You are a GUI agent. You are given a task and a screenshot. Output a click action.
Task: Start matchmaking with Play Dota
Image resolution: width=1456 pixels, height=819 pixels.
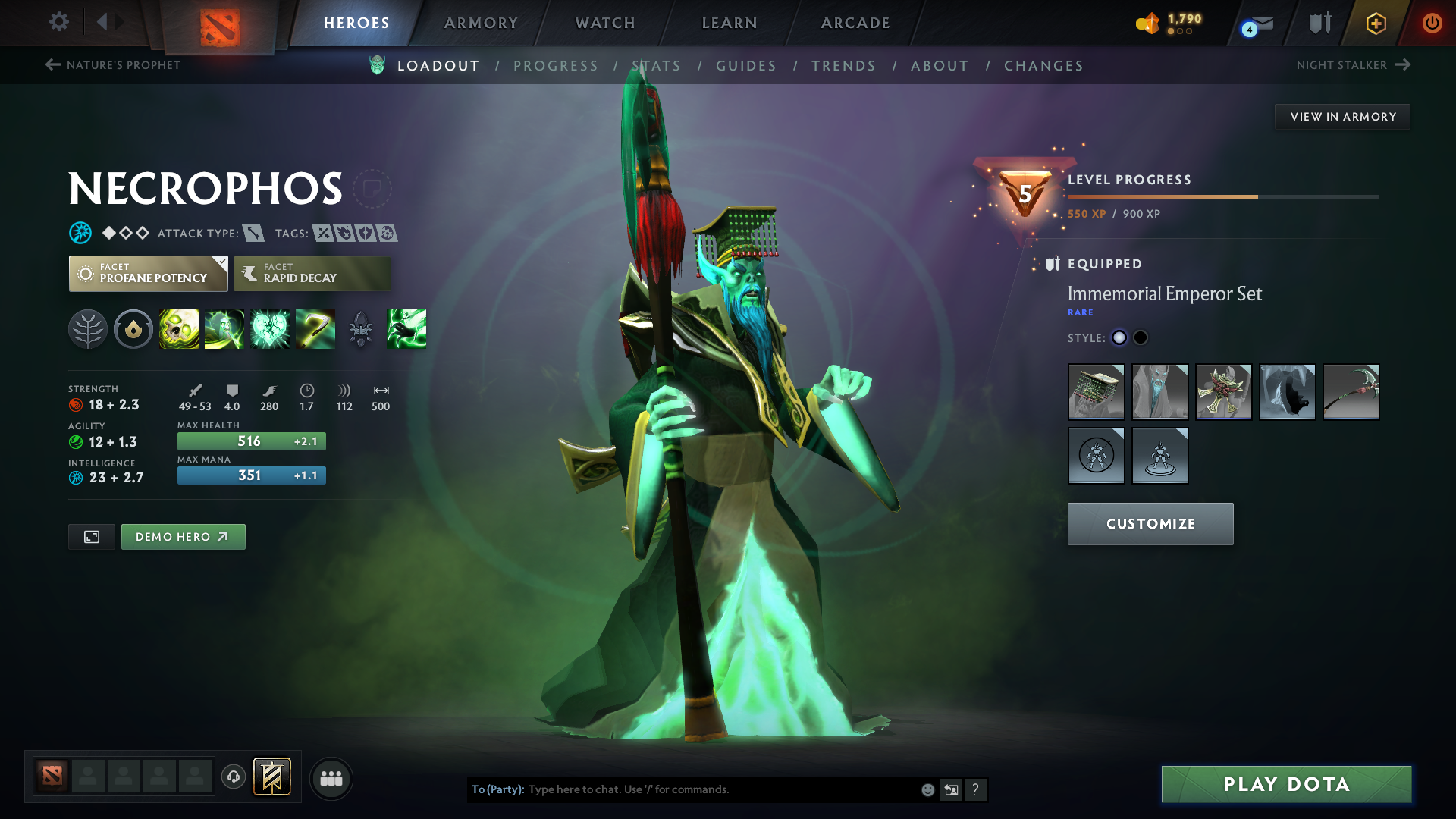1286,784
